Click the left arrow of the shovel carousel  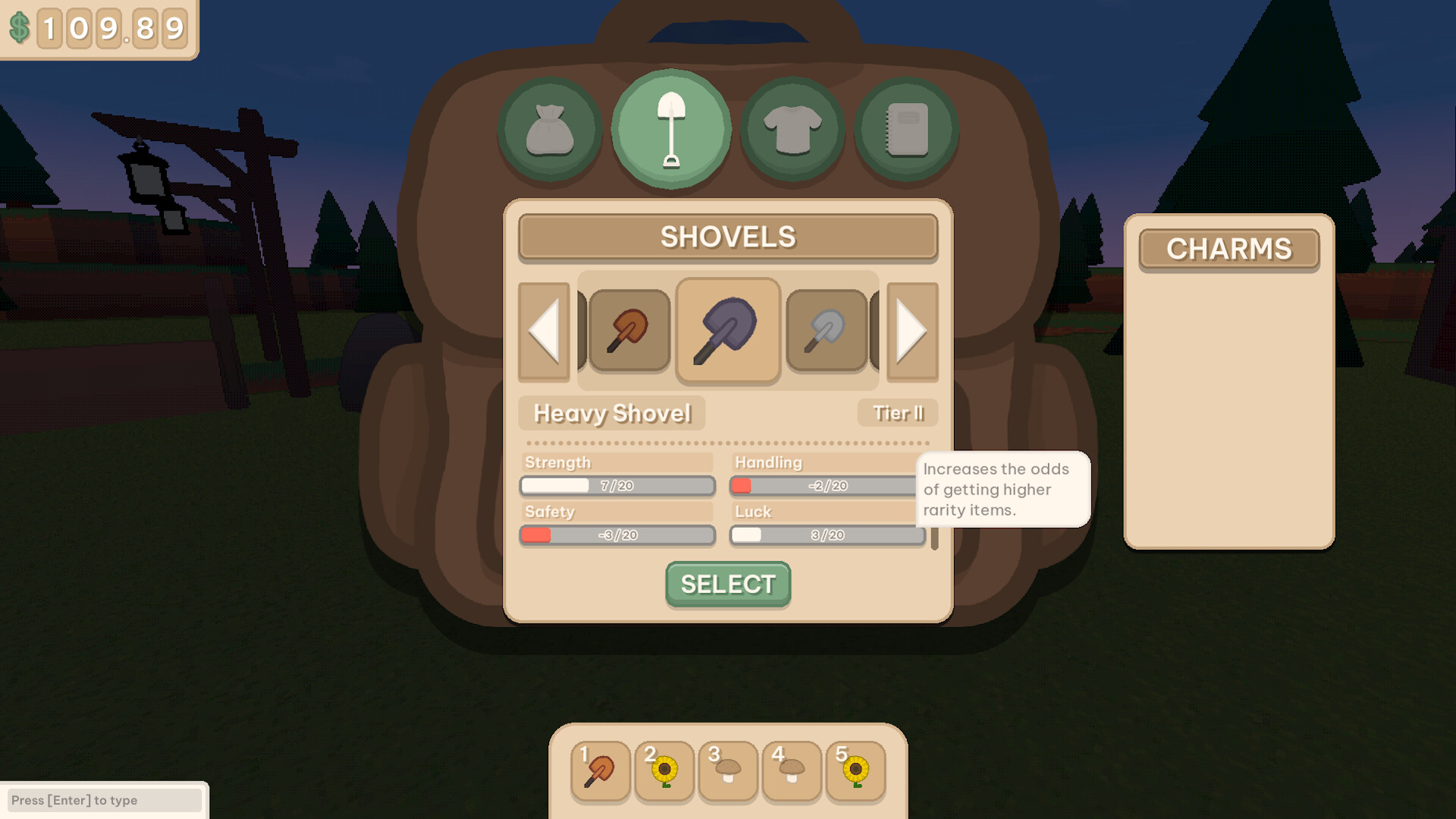pyautogui.click(x=545, y=331)
